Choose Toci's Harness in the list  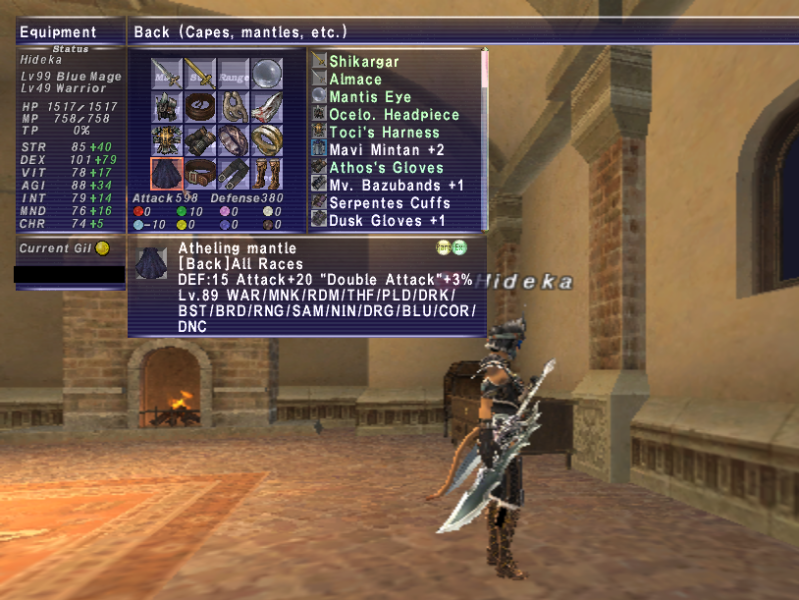pyautogui.click(x=384, y=132)
